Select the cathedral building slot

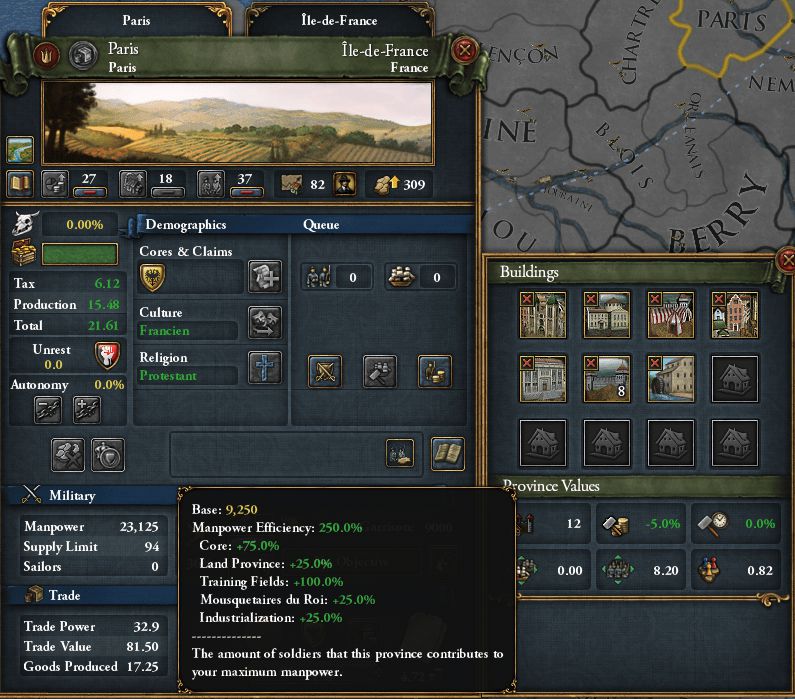(x=543, y=315)
